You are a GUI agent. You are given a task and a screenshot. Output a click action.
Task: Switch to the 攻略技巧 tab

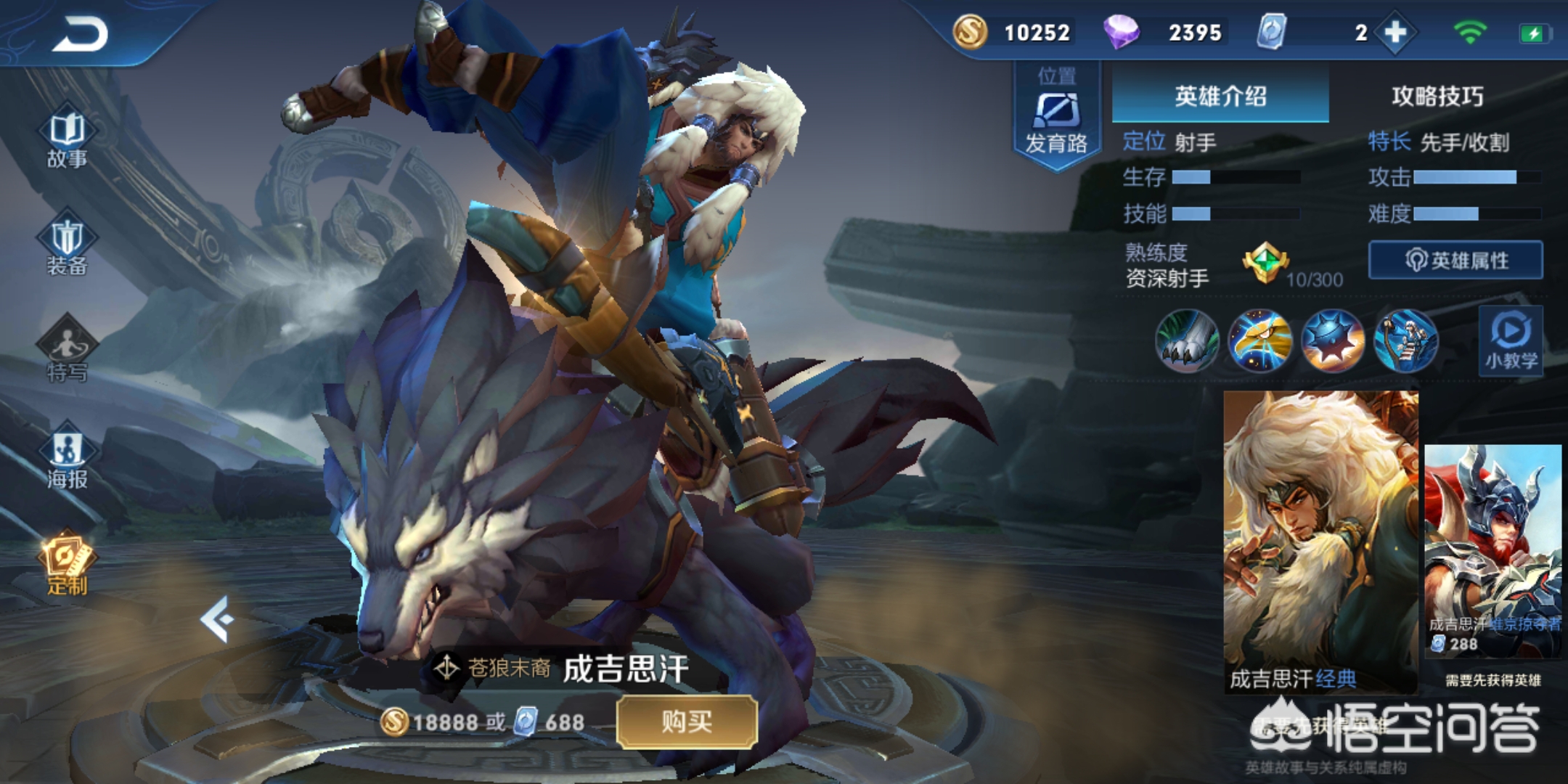1437,96
